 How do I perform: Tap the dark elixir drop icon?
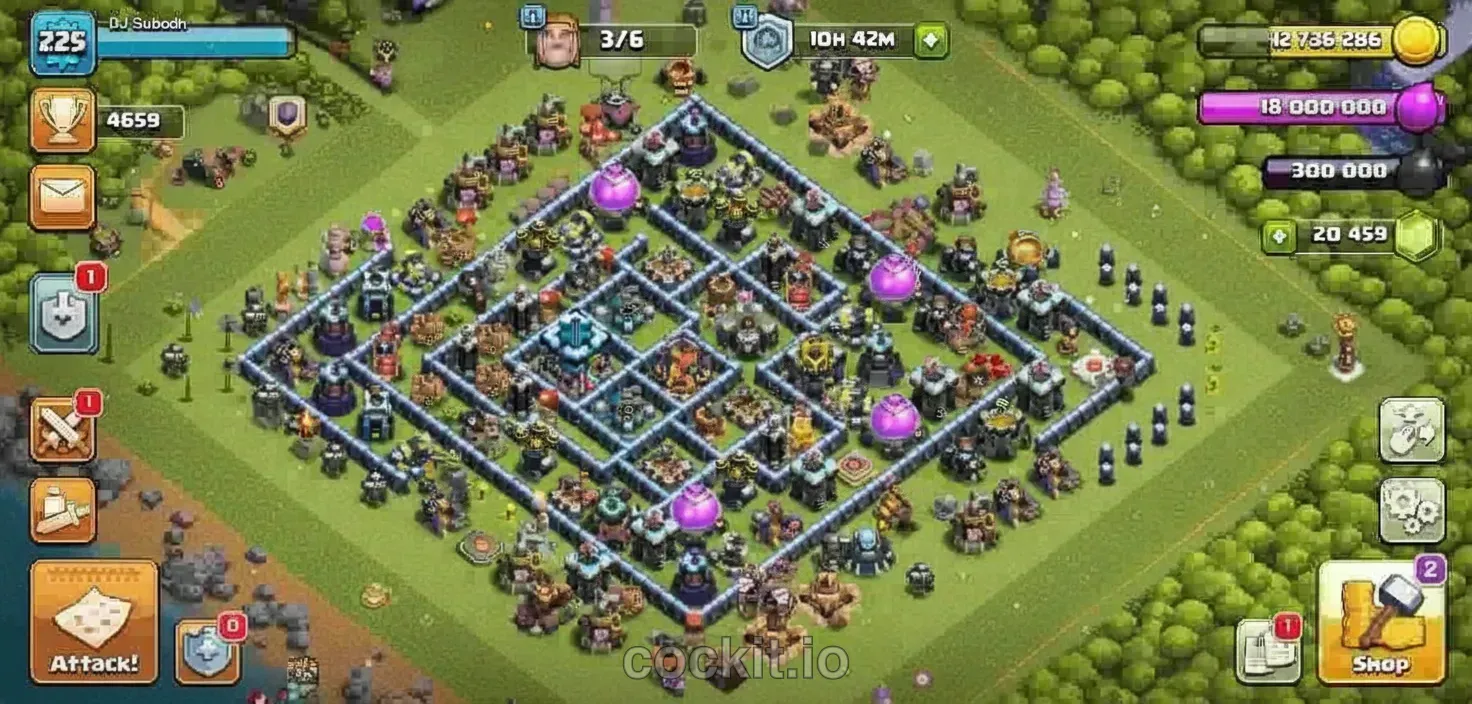1419,172
